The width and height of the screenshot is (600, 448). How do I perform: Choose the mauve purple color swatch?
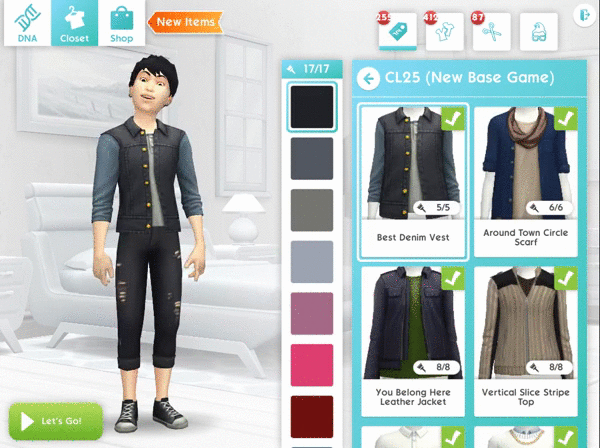(312, 313)
